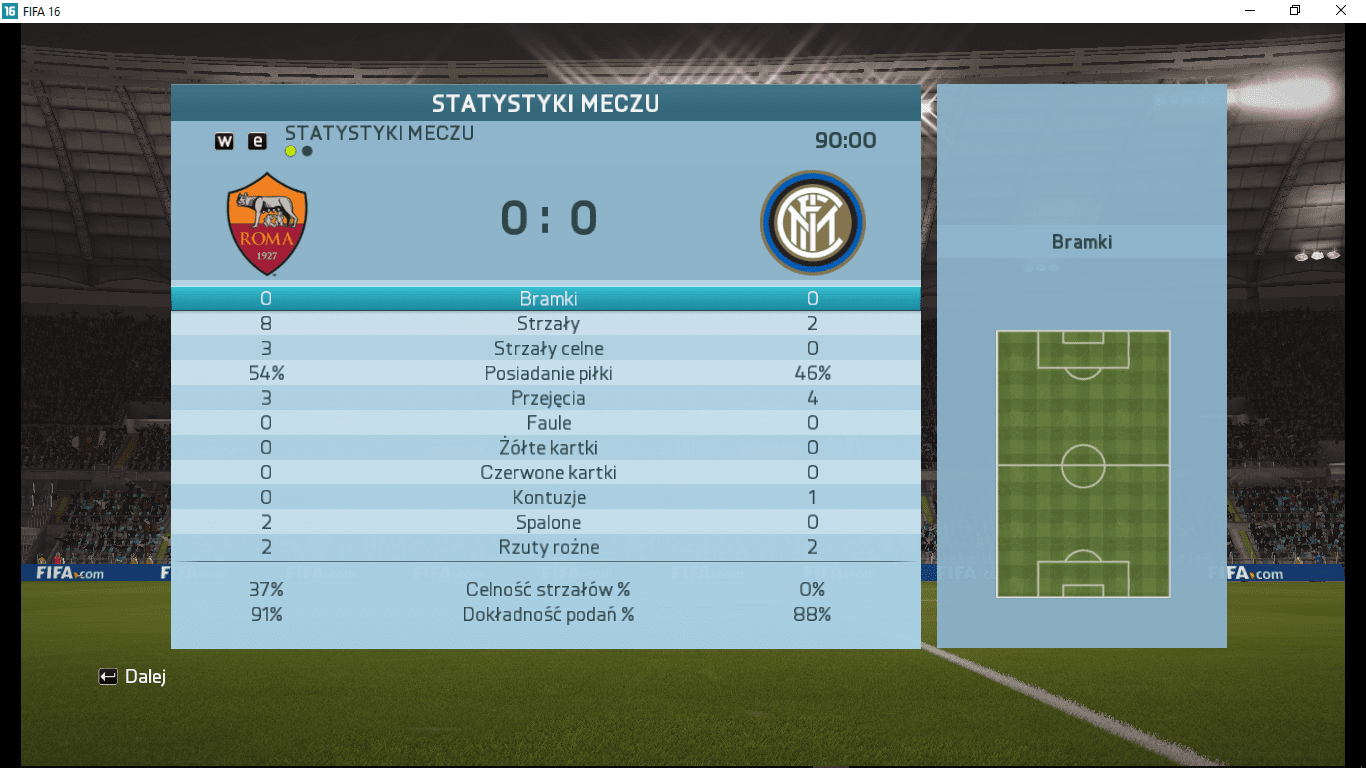Select the Faule row
The width and height of the screenshot is (1366, 768).
point(547,423)
